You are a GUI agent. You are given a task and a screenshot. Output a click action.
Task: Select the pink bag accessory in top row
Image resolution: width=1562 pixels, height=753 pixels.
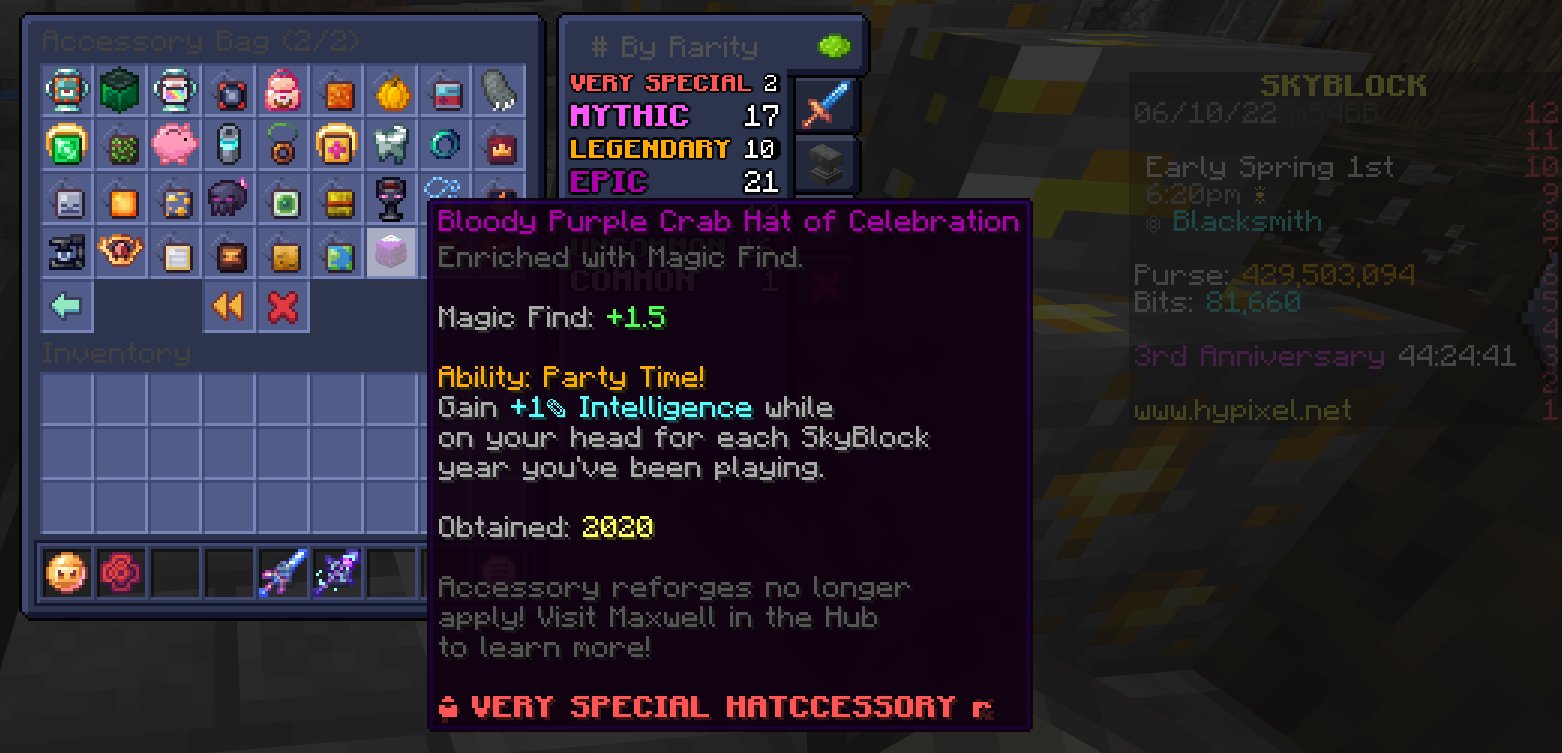click(282, 91)
